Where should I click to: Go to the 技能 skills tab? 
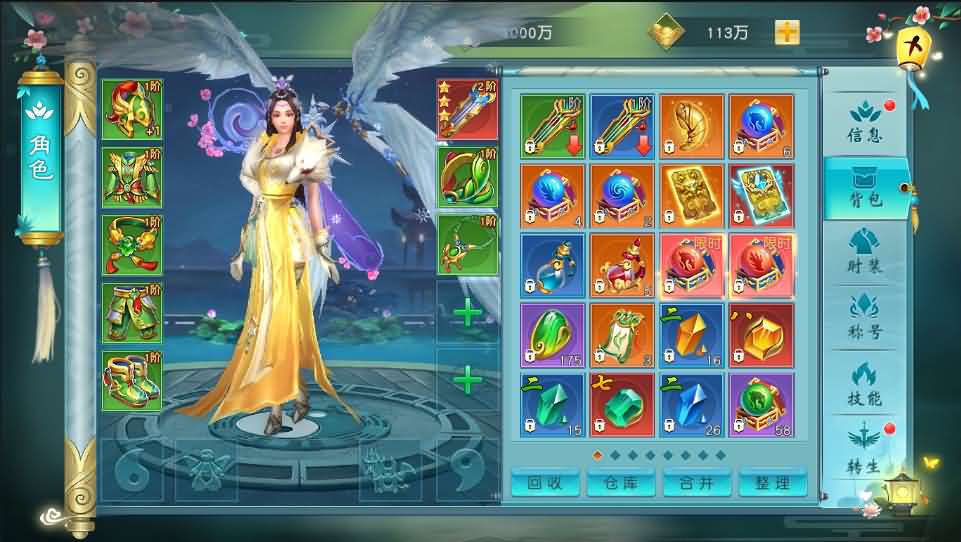click(x=864, y=384)
